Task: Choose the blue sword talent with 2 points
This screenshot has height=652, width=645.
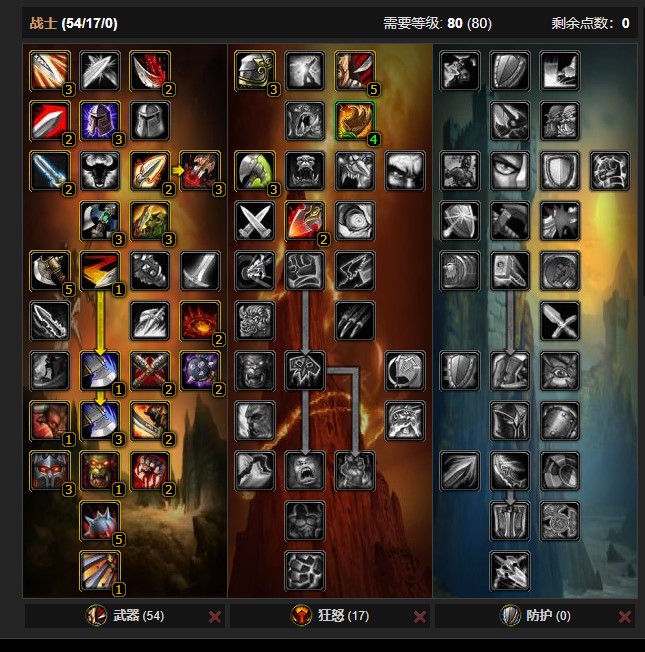Action: tap(50, 170)
